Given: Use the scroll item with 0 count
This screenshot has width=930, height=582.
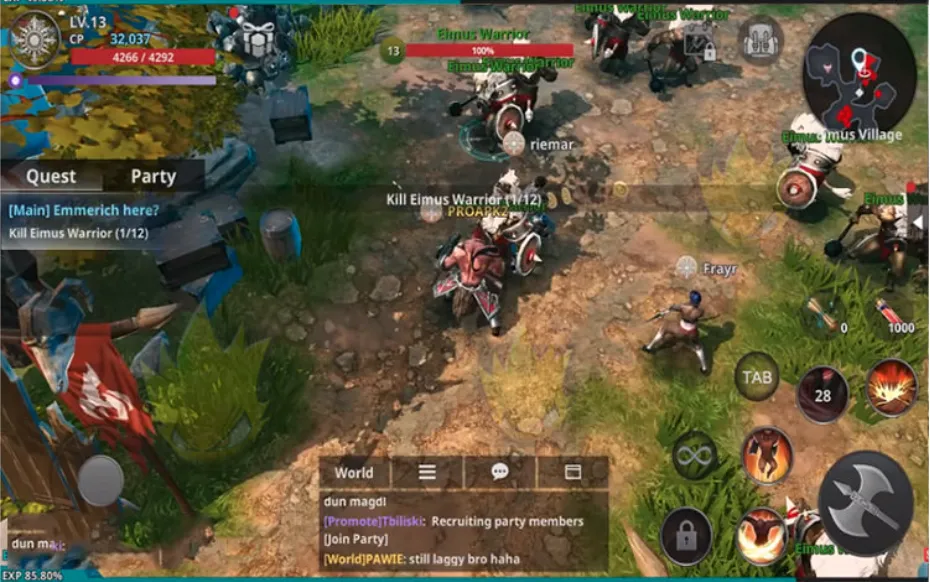Looking at the screenshot, I should click(x=822, y=313).
